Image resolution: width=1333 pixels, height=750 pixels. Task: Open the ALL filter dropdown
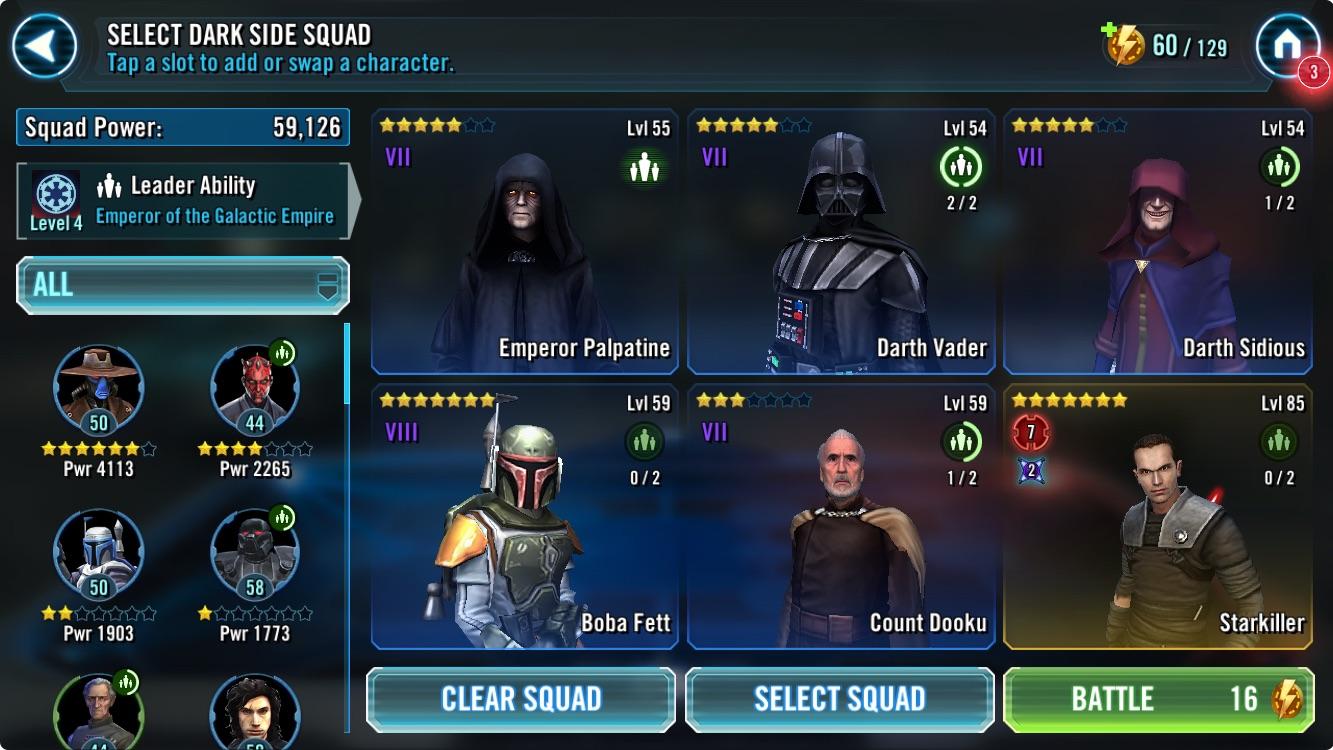click(183, 285)
